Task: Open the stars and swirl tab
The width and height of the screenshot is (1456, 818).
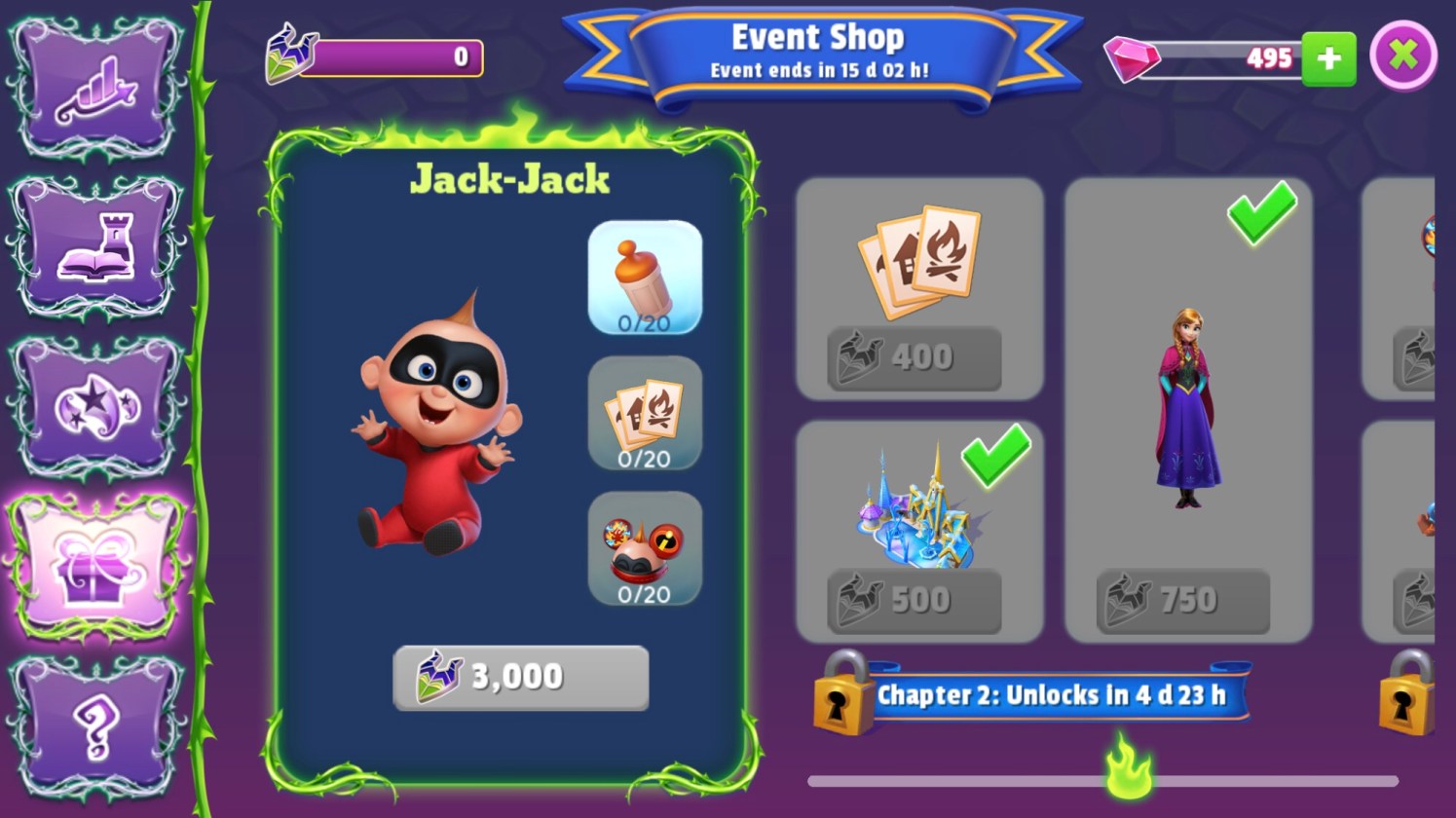Action: pyautogui.click(x=95, y=407)
